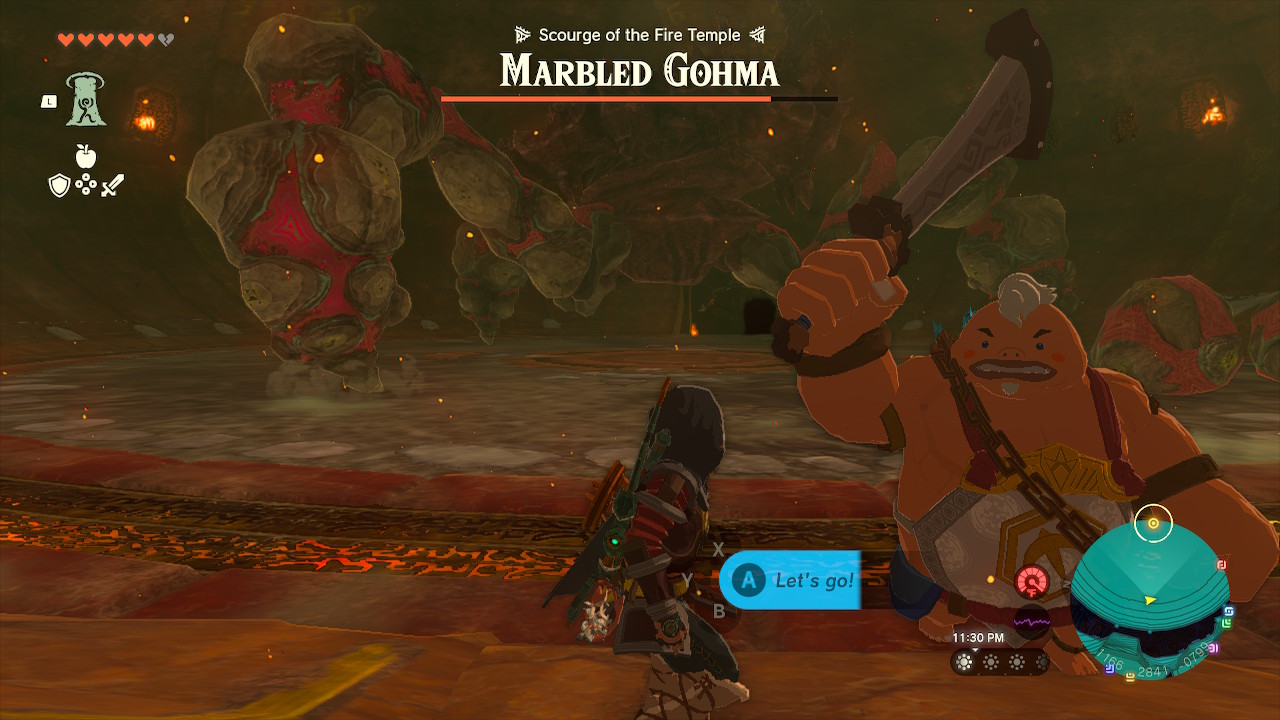
Task: Choose the sword quick-select icon
Action: click(x=112, y=185)
